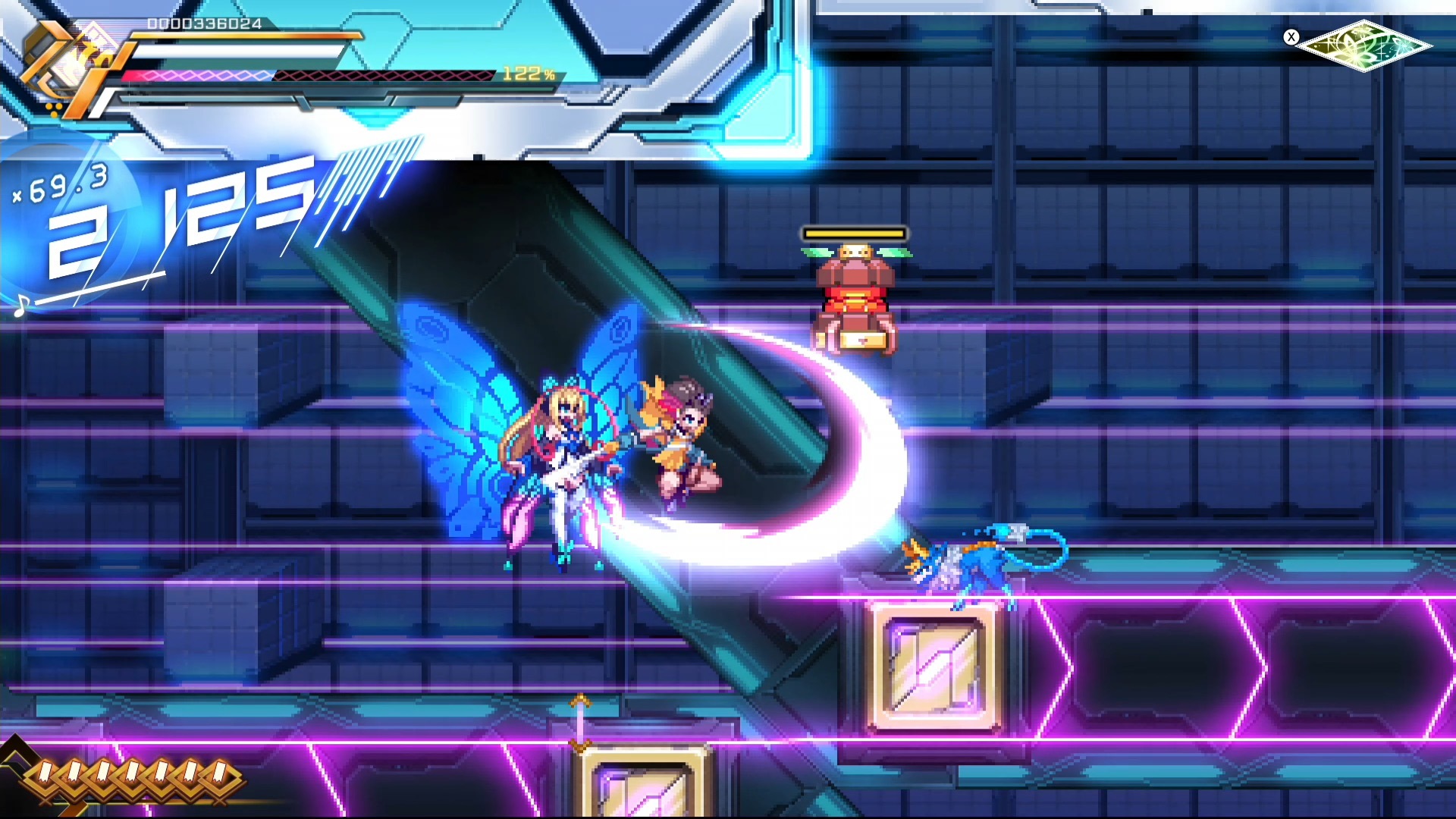Click the X button prompt beside the skill card
Screen dimensions: 1456x819
point(1292,37)
